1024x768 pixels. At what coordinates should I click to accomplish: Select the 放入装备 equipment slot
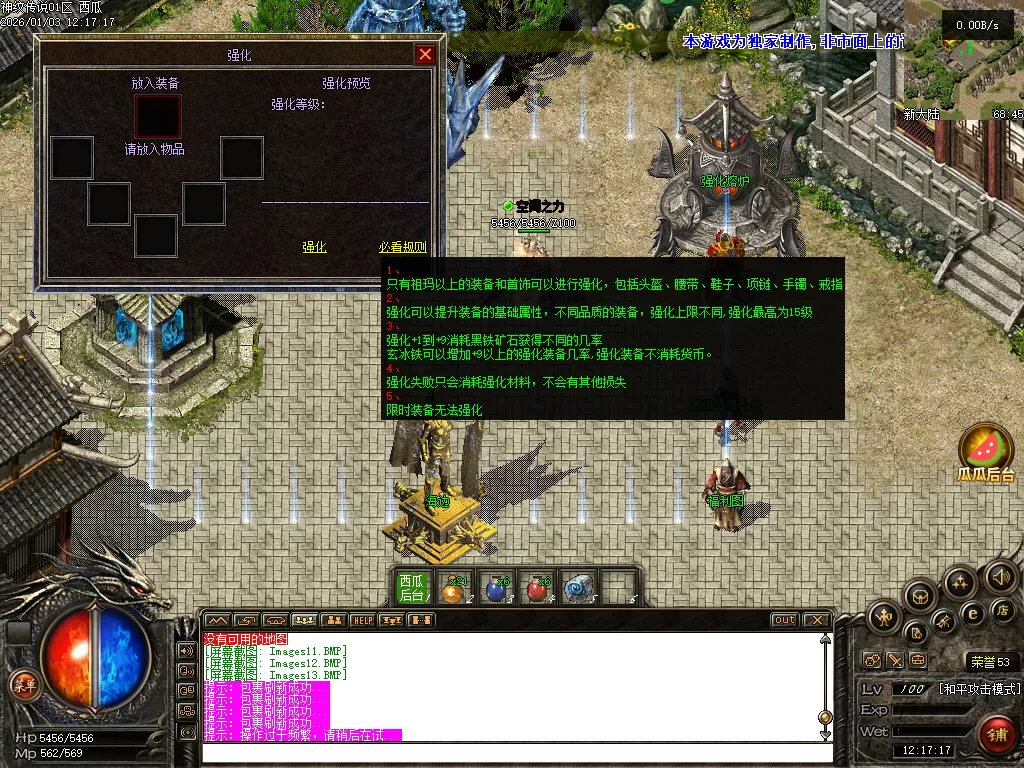point(158,116)
